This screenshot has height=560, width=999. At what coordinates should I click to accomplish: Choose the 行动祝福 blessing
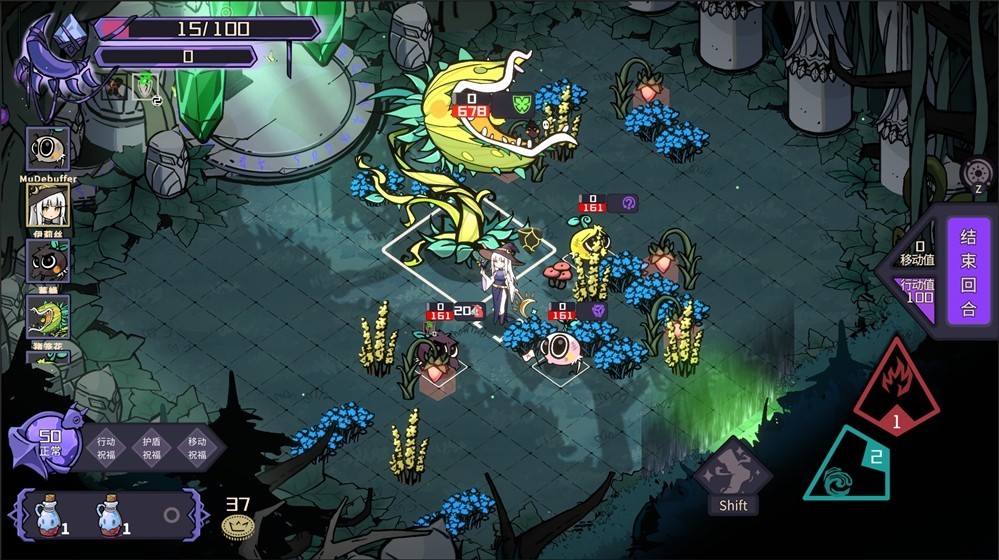[x=106, y=447]
